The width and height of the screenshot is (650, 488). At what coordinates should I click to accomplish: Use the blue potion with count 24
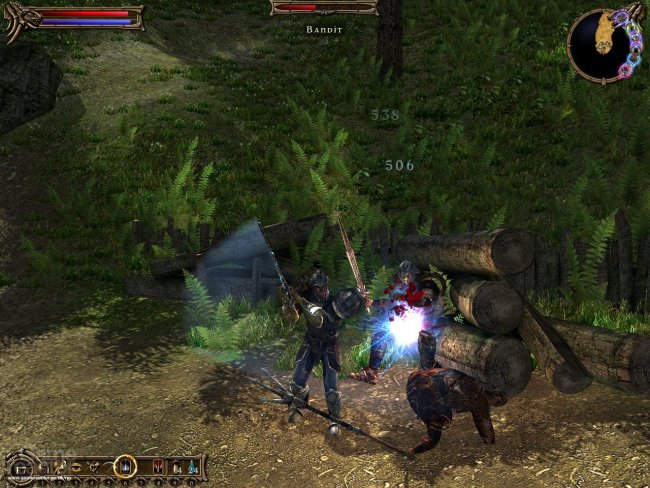(191, 466)
